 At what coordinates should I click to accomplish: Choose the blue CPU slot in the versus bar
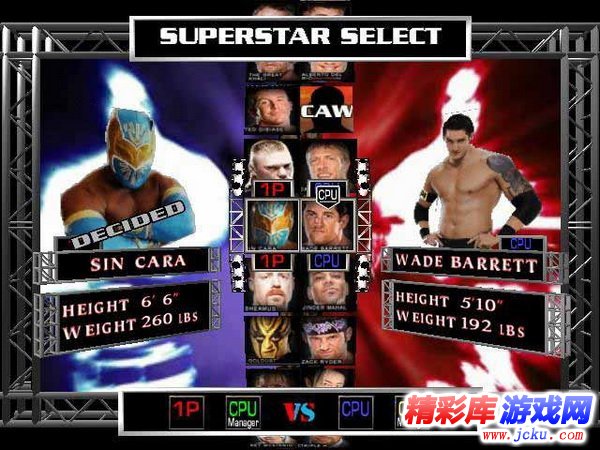point(355,411)
